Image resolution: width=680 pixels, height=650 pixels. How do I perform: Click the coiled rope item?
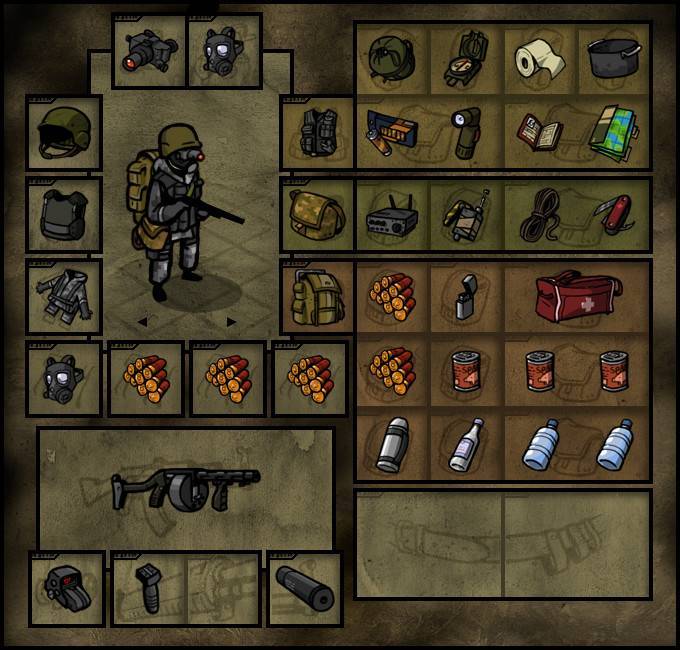coord(540,215)
